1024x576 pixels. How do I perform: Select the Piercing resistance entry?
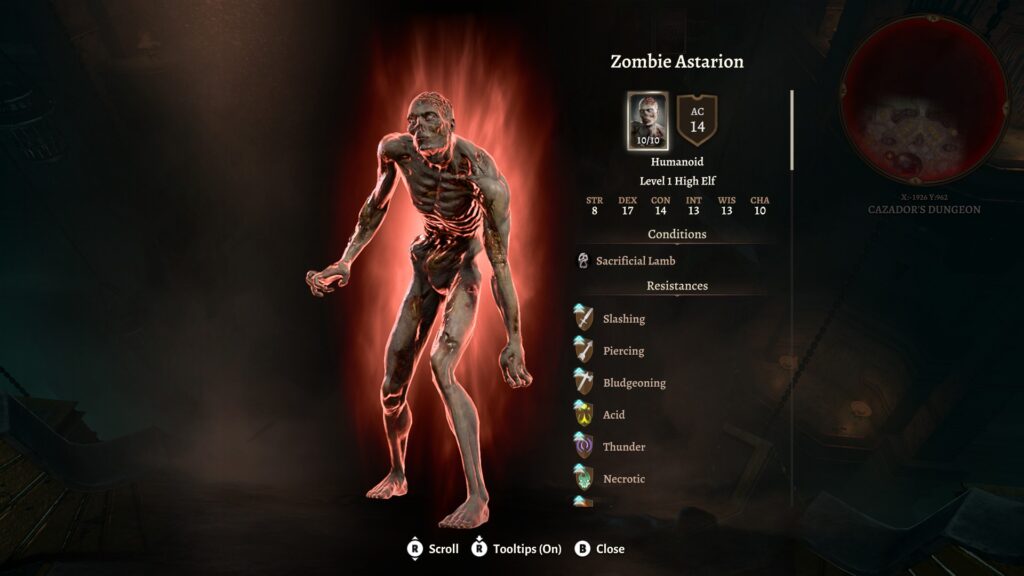click(623, 351)
